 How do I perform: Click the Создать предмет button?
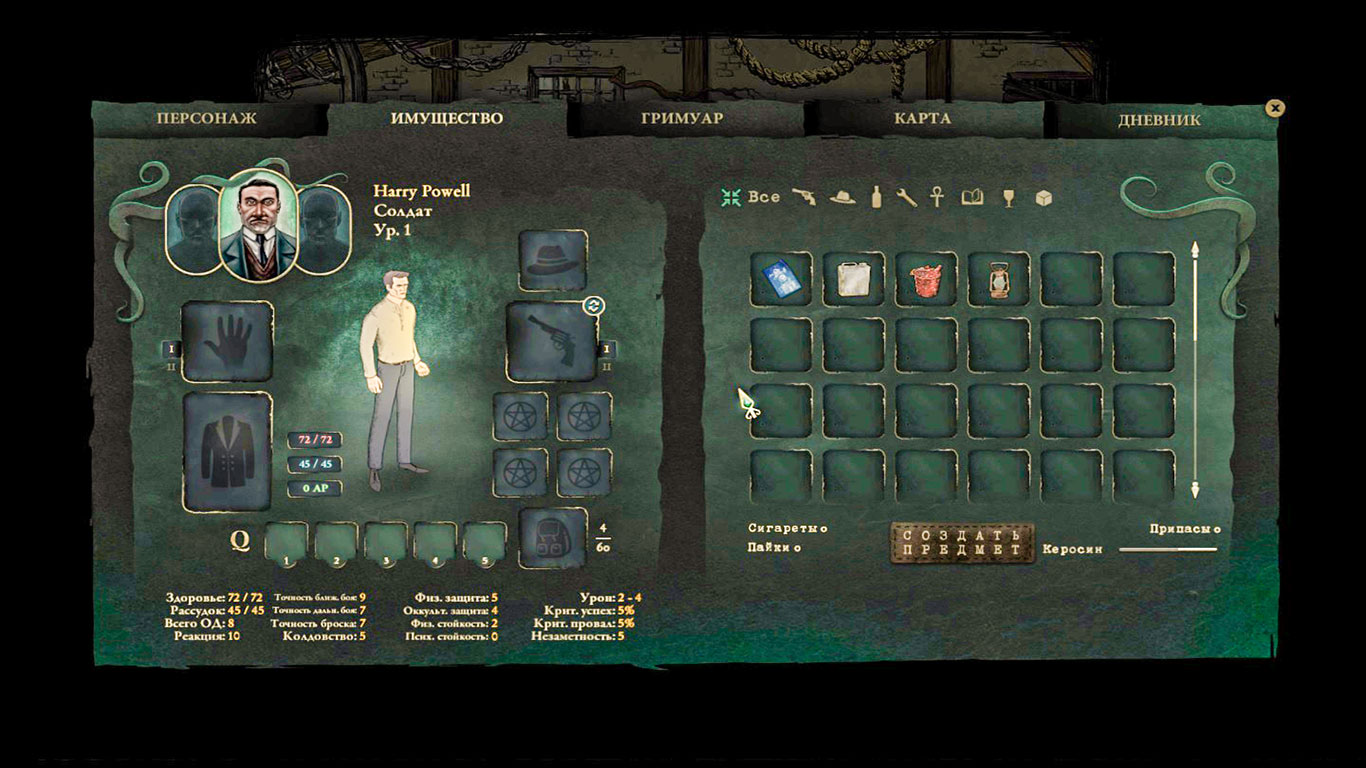(x=962, y=542)
